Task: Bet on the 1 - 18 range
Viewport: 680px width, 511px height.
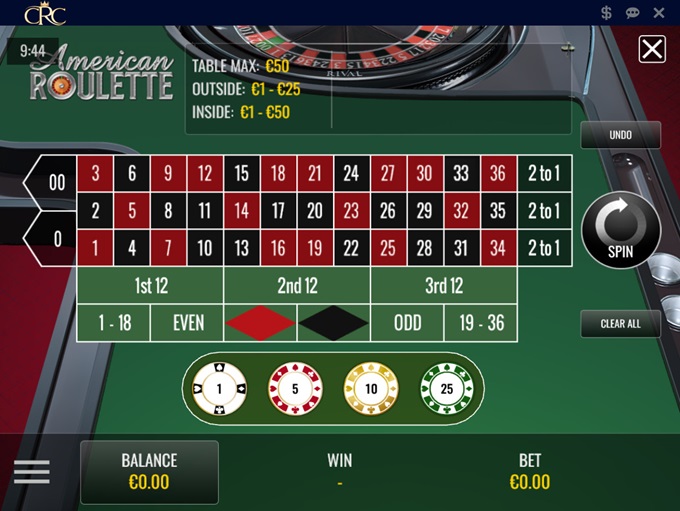Action: pos(114,323)
